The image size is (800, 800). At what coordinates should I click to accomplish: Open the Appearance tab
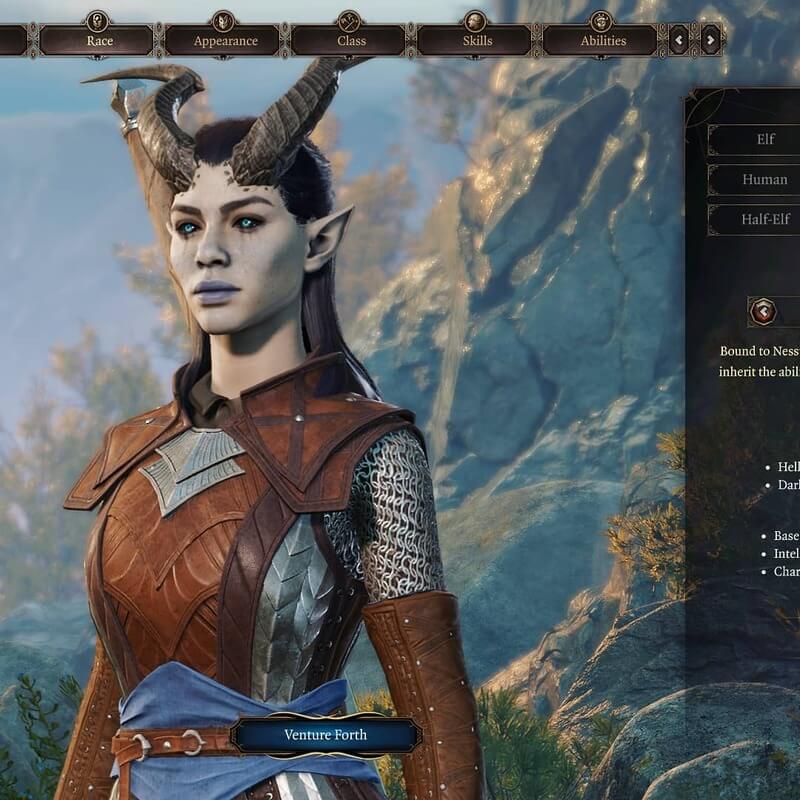click(225, 41)
